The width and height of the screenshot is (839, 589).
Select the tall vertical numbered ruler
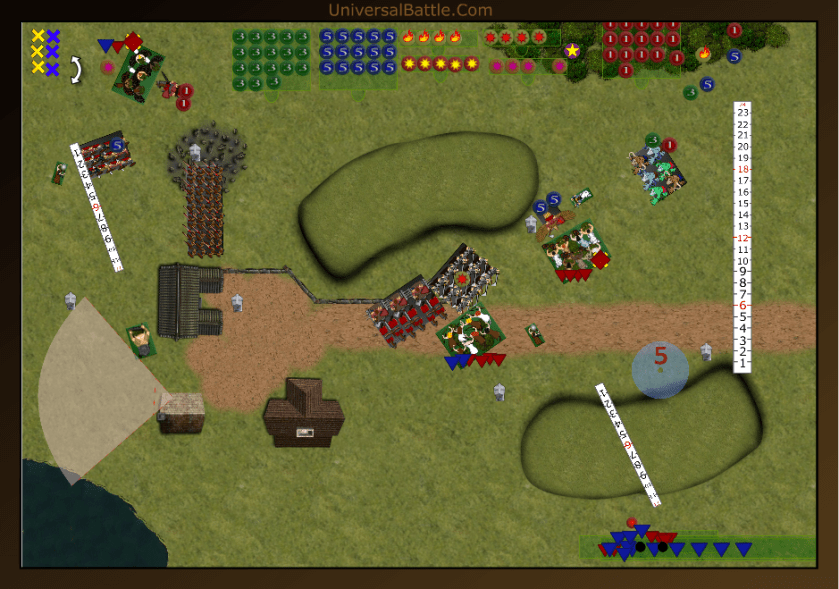point(742,236)
